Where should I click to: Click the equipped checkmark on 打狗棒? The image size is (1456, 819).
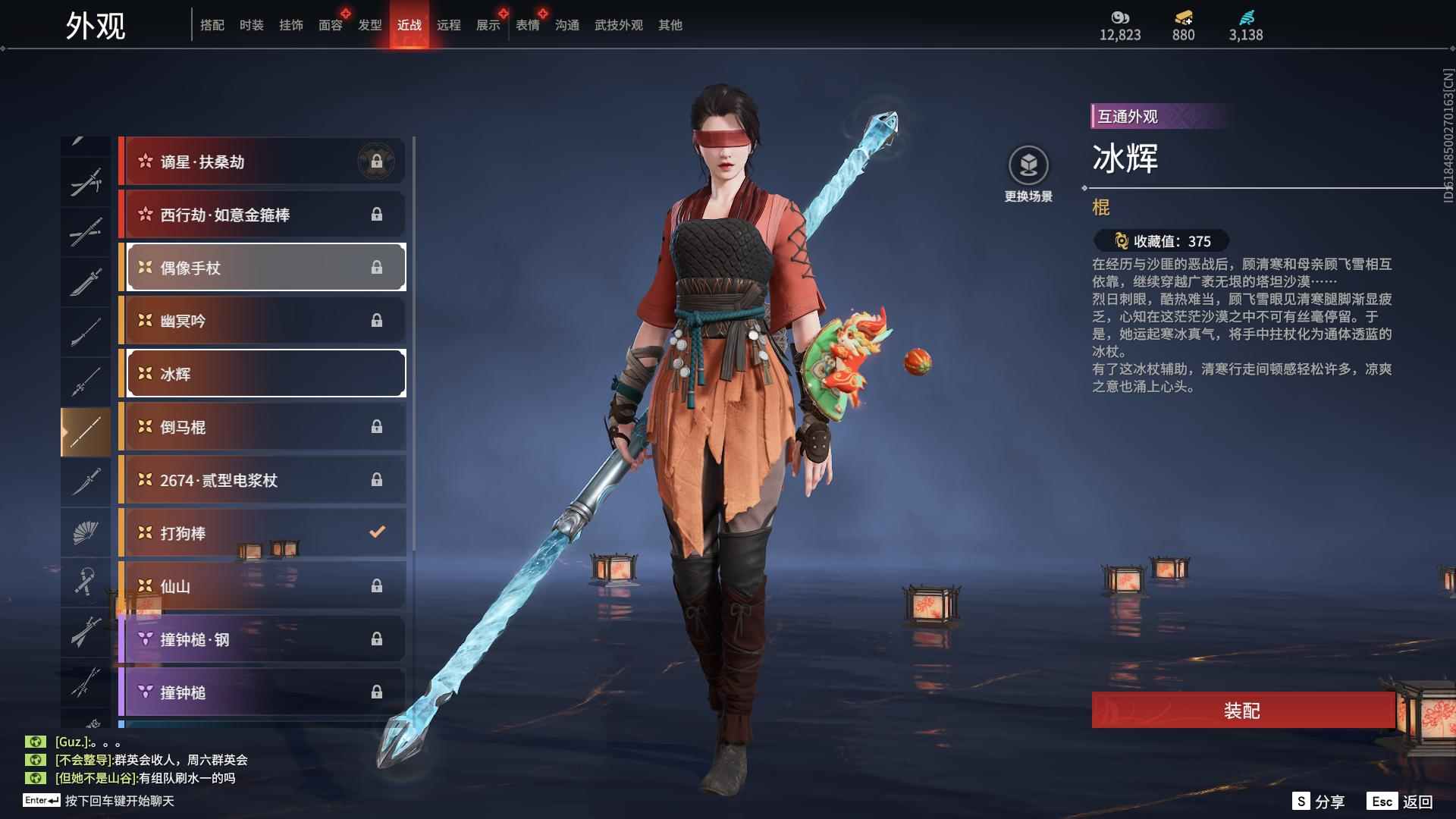click(x=377, y=532)
